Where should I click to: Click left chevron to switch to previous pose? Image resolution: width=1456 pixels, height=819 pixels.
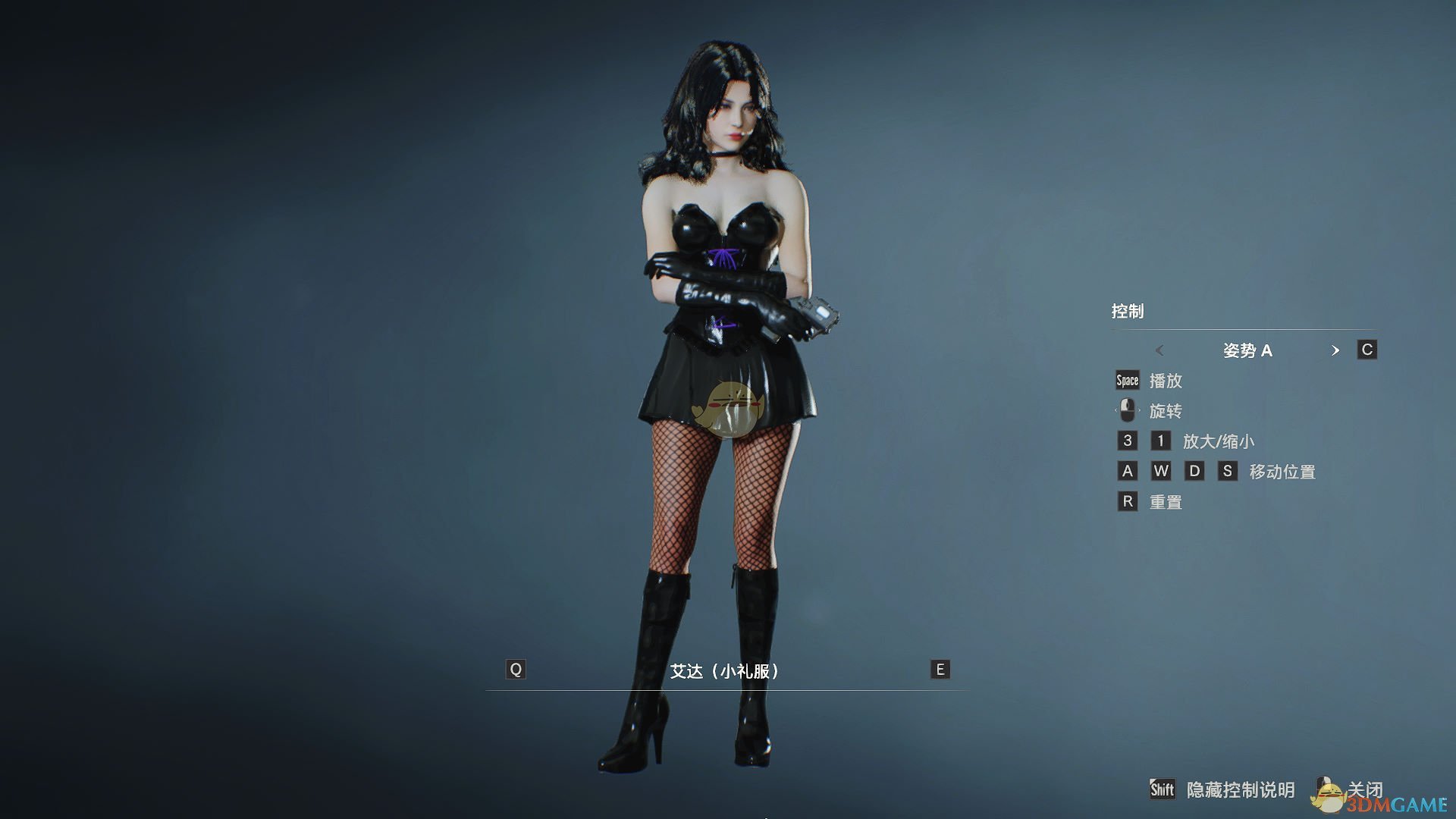pos(1159,350)
